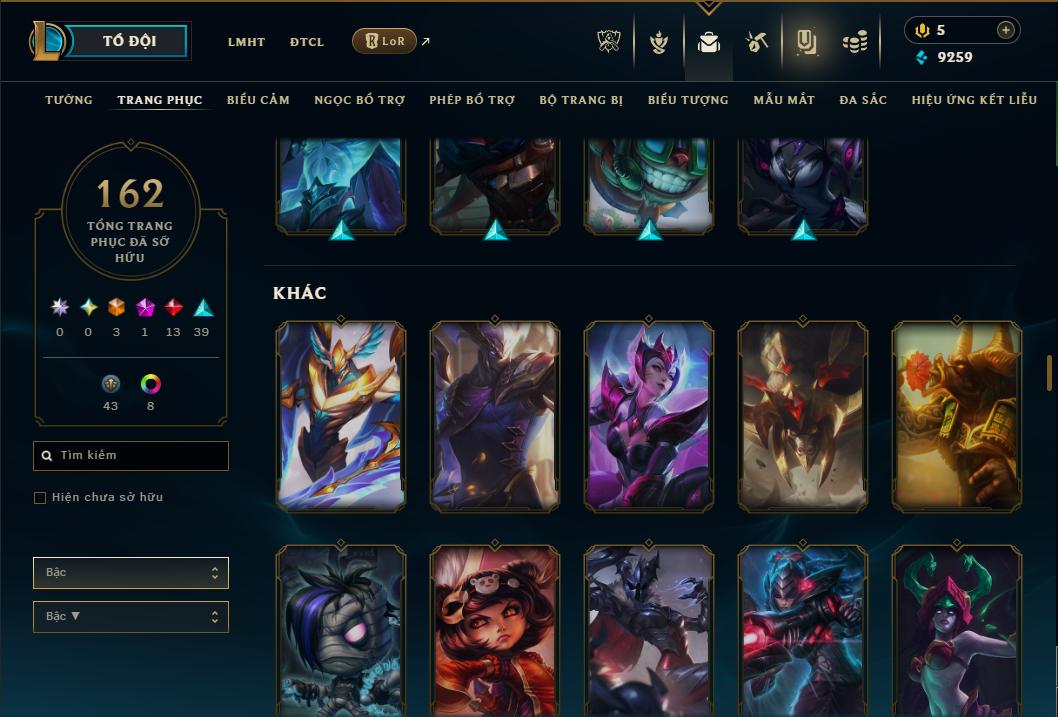Image resolution: width=1058 pixels, height=717 pixels.
Task: Switch to the ĐA SẮC tab
Action: pos(863,100)
